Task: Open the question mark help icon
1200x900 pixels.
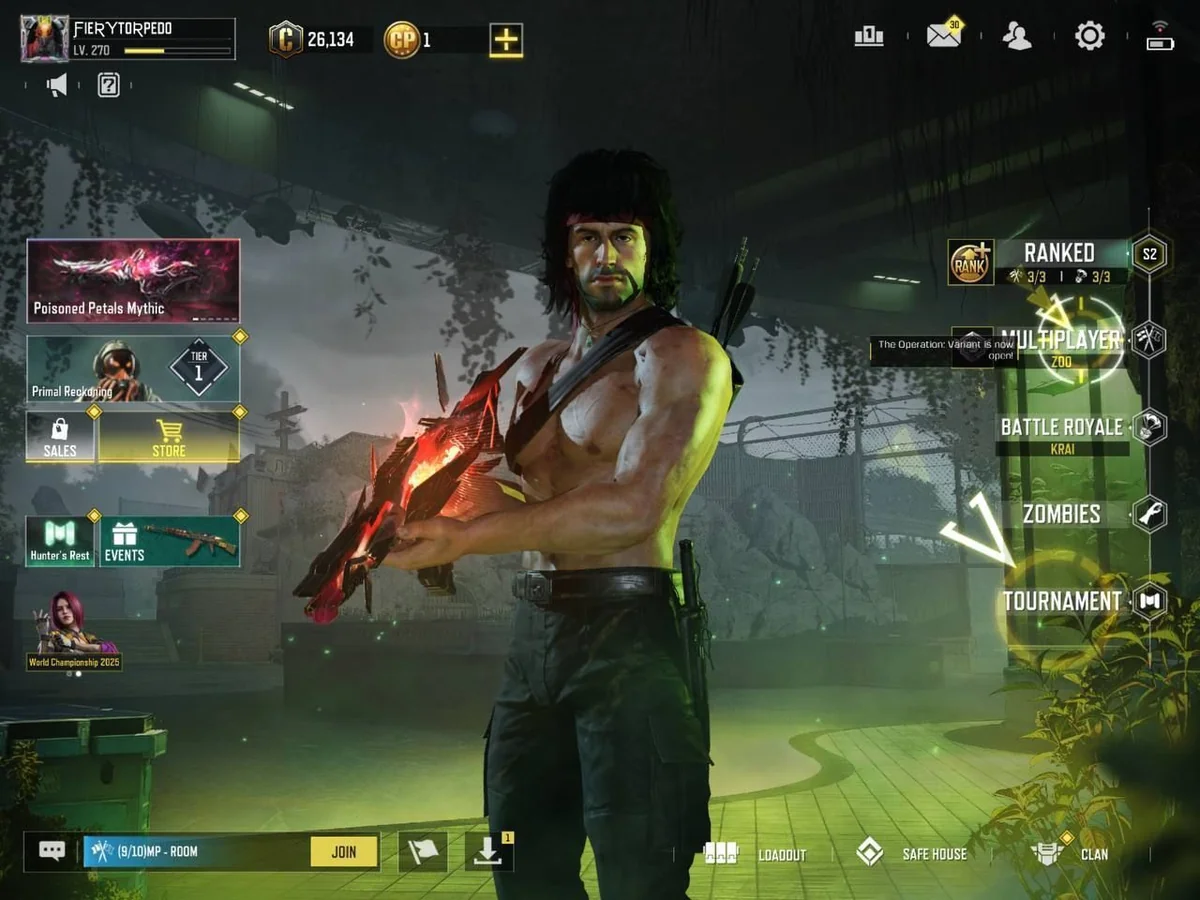Action: [109, 86]
